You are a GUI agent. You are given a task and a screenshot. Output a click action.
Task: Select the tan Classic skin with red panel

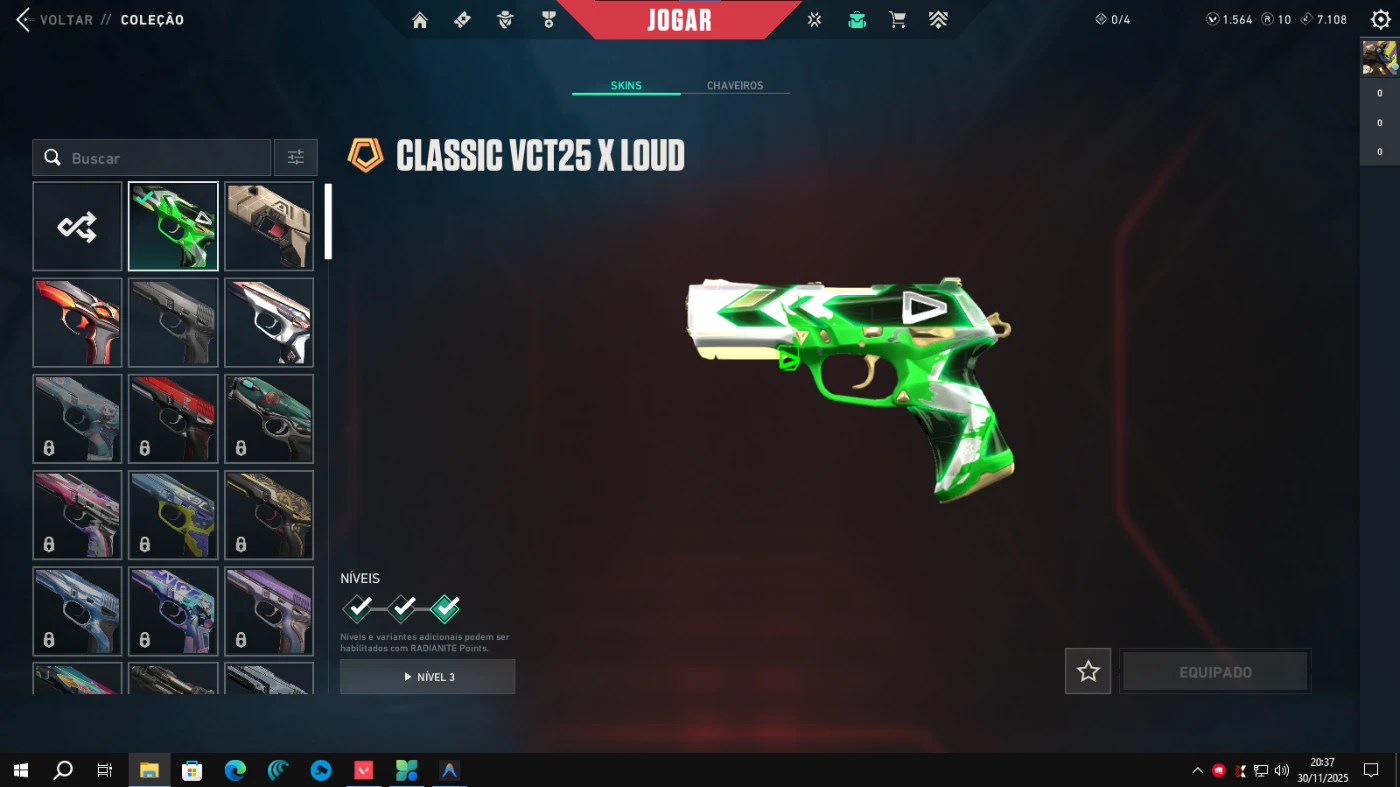[x=269, y=227]
